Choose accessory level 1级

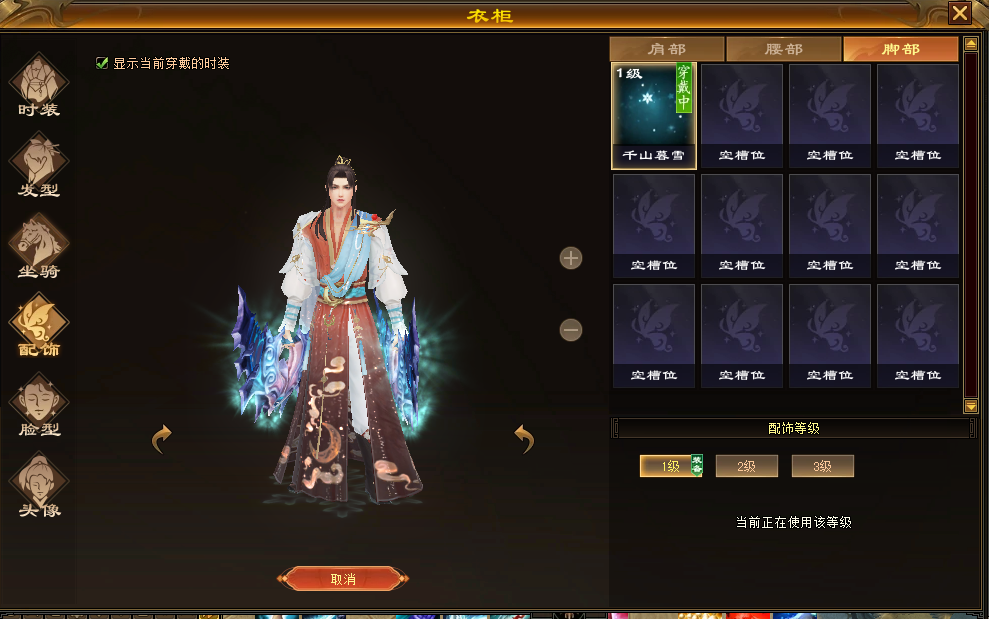tap(669, 466)
